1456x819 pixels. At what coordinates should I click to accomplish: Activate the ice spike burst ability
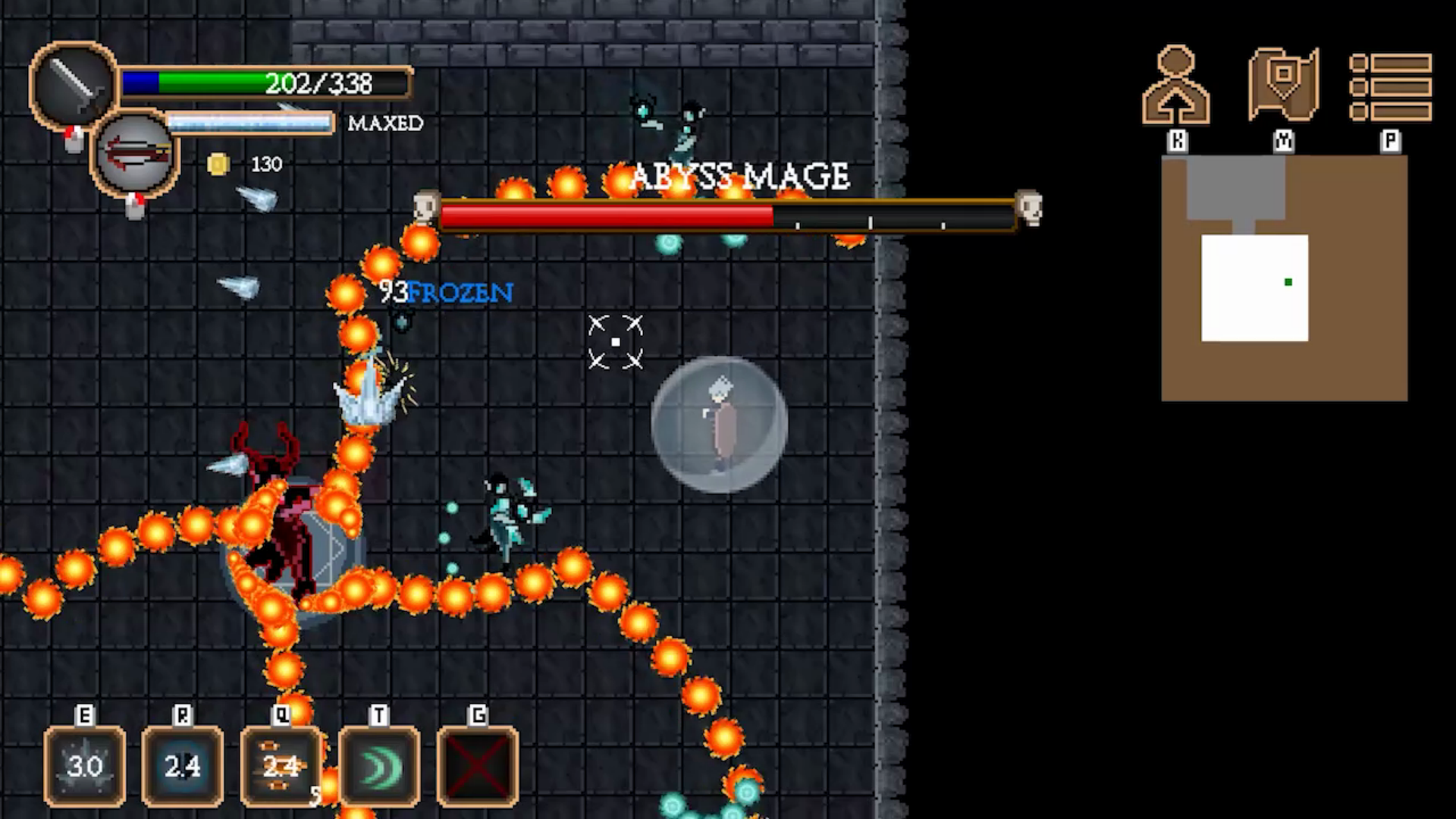(85, 765)
